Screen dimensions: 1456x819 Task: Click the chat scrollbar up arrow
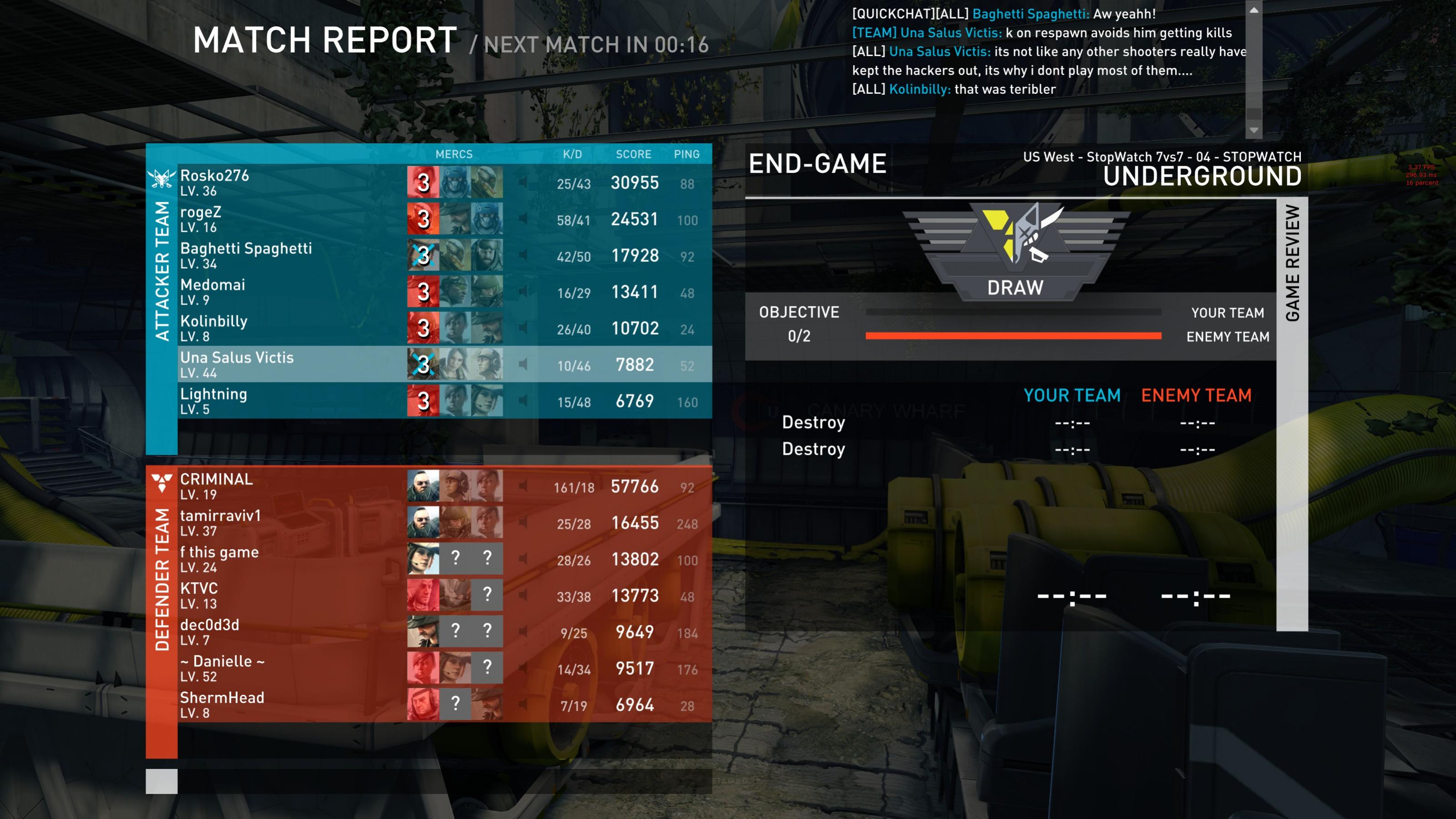pyautogui.click(x=1253, y=10)
